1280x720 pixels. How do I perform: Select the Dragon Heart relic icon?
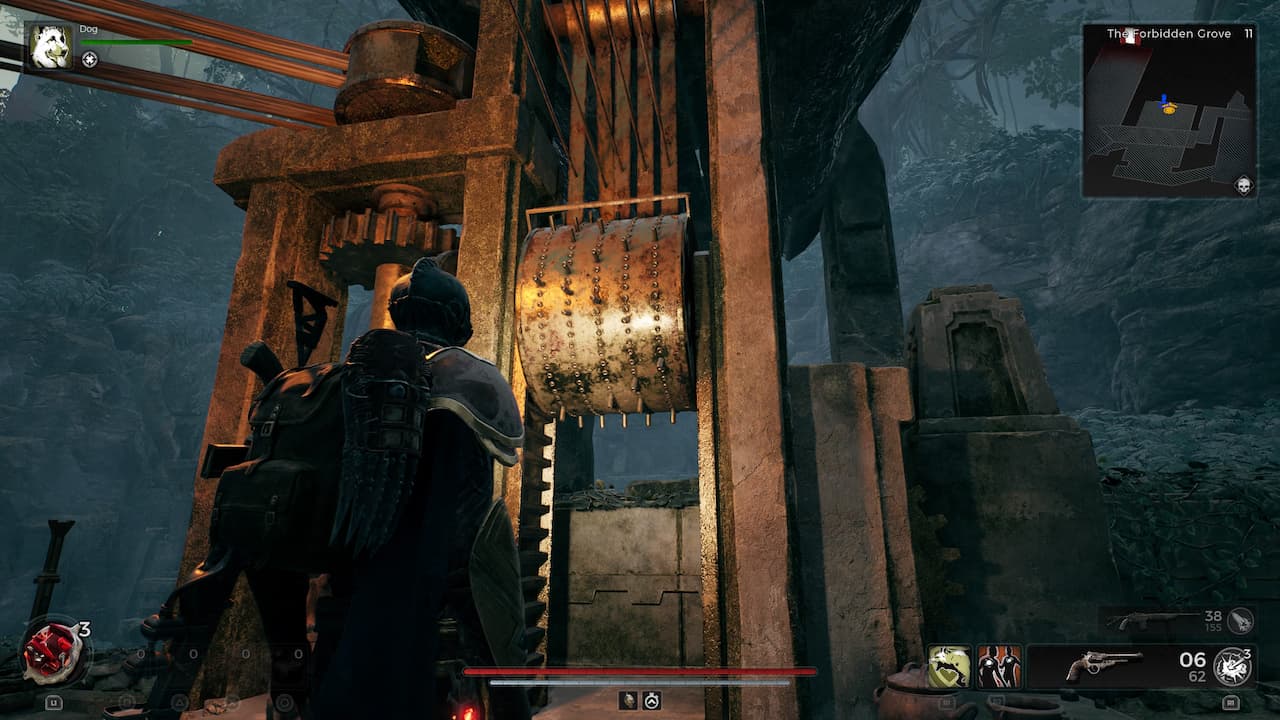[52, 651]
